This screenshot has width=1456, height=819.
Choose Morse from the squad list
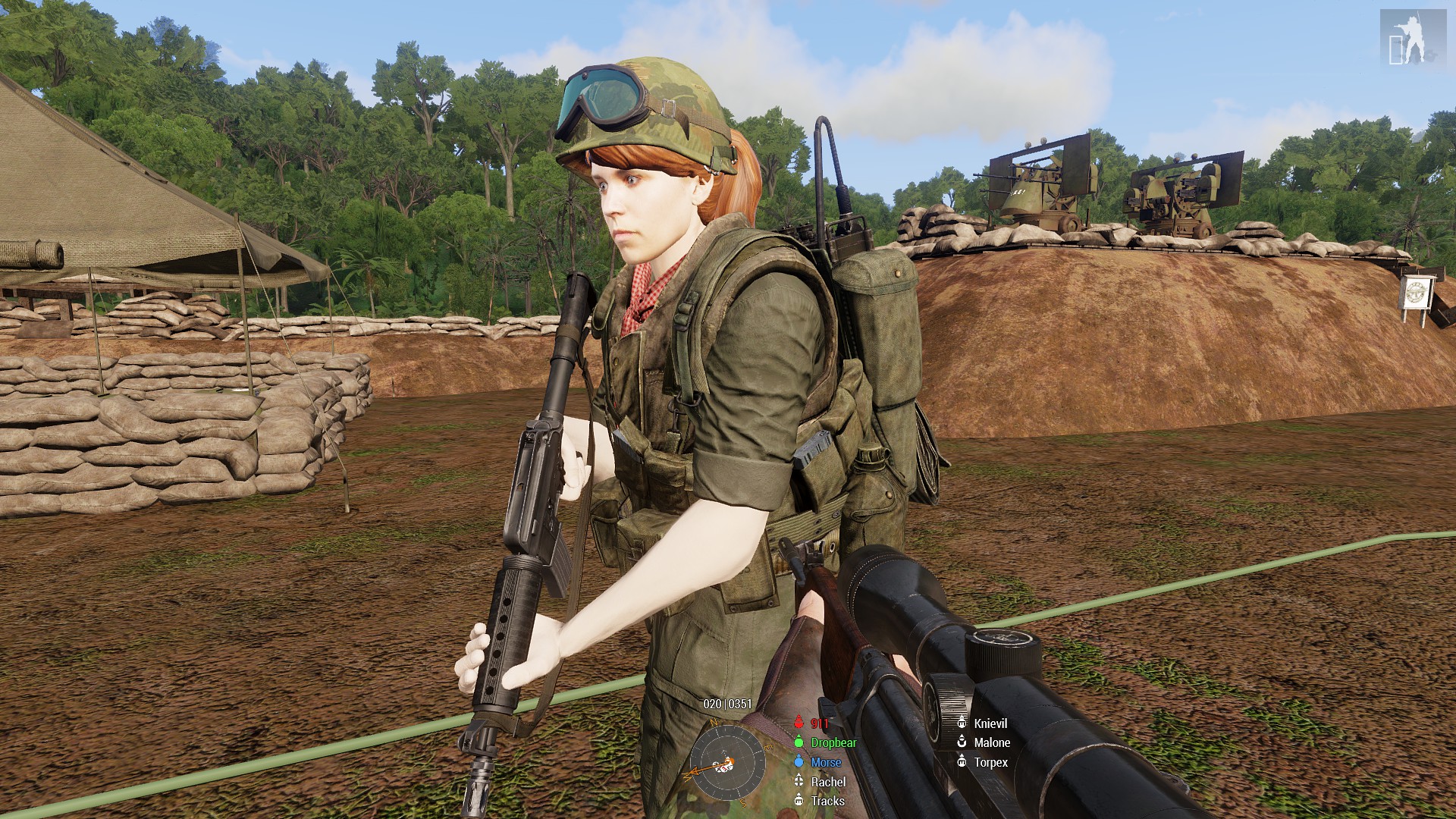pyautogui.click(x=825, y=762)
